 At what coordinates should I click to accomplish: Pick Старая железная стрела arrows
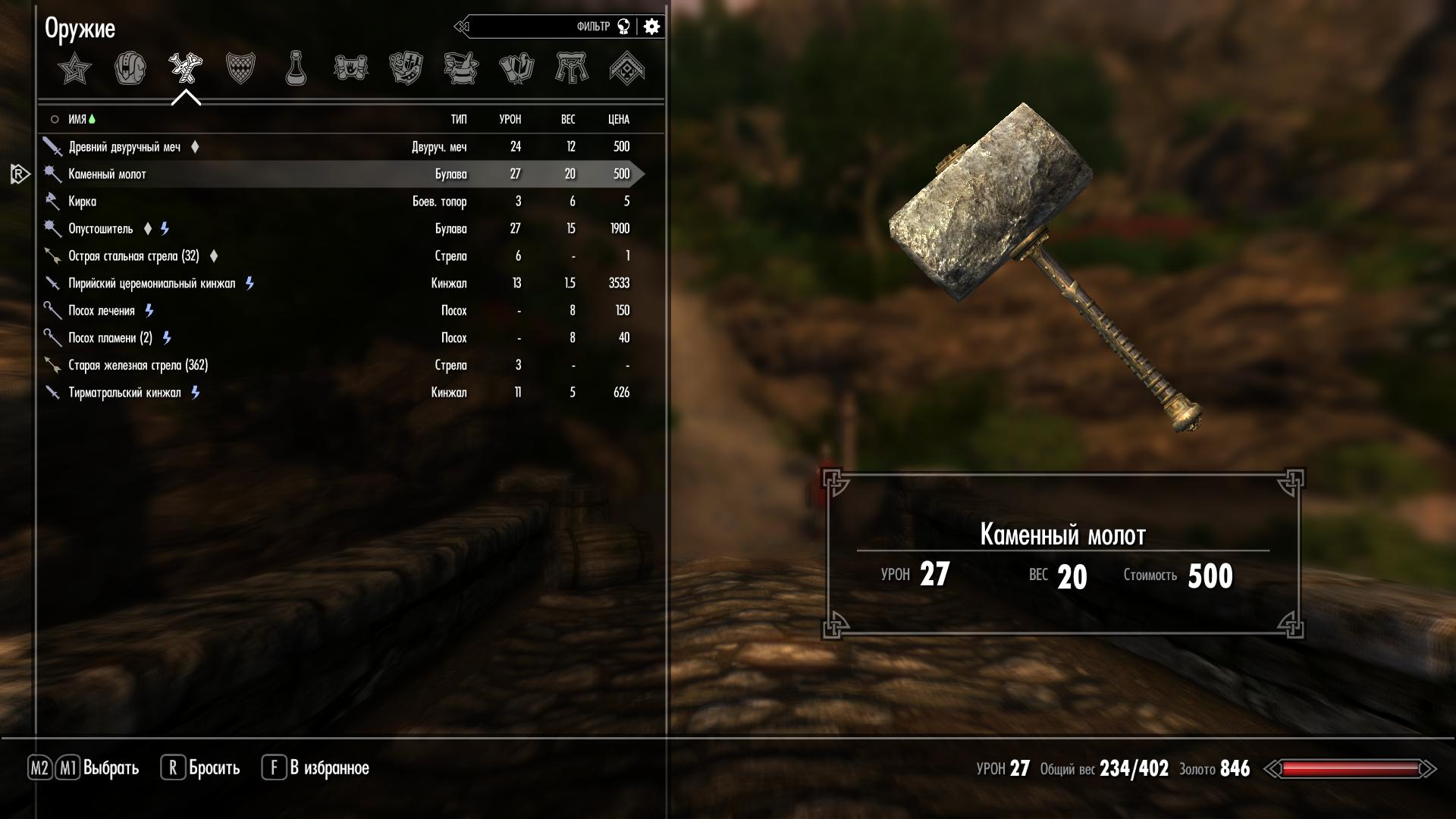pyautogui.click(x=138, y=366)
